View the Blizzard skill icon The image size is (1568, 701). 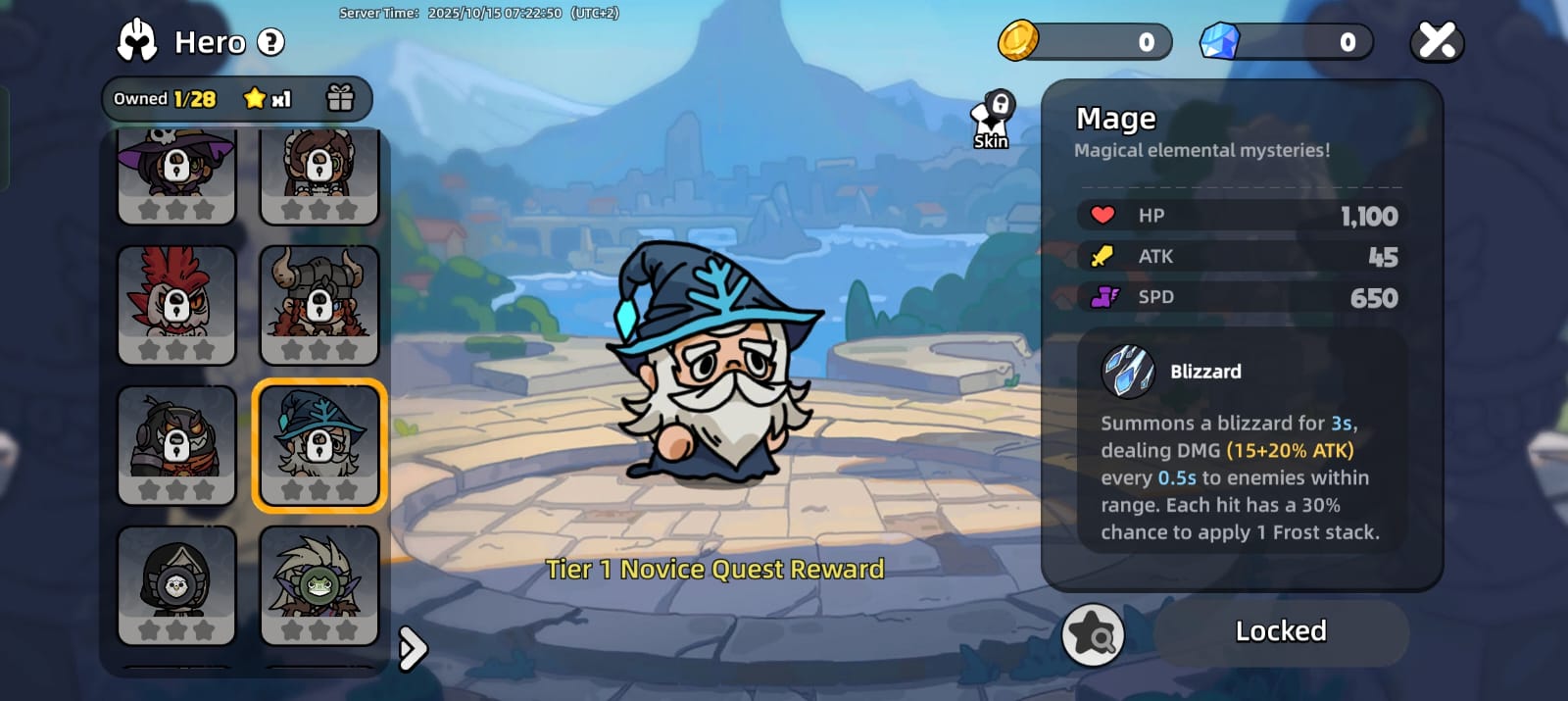(1128, 372)
